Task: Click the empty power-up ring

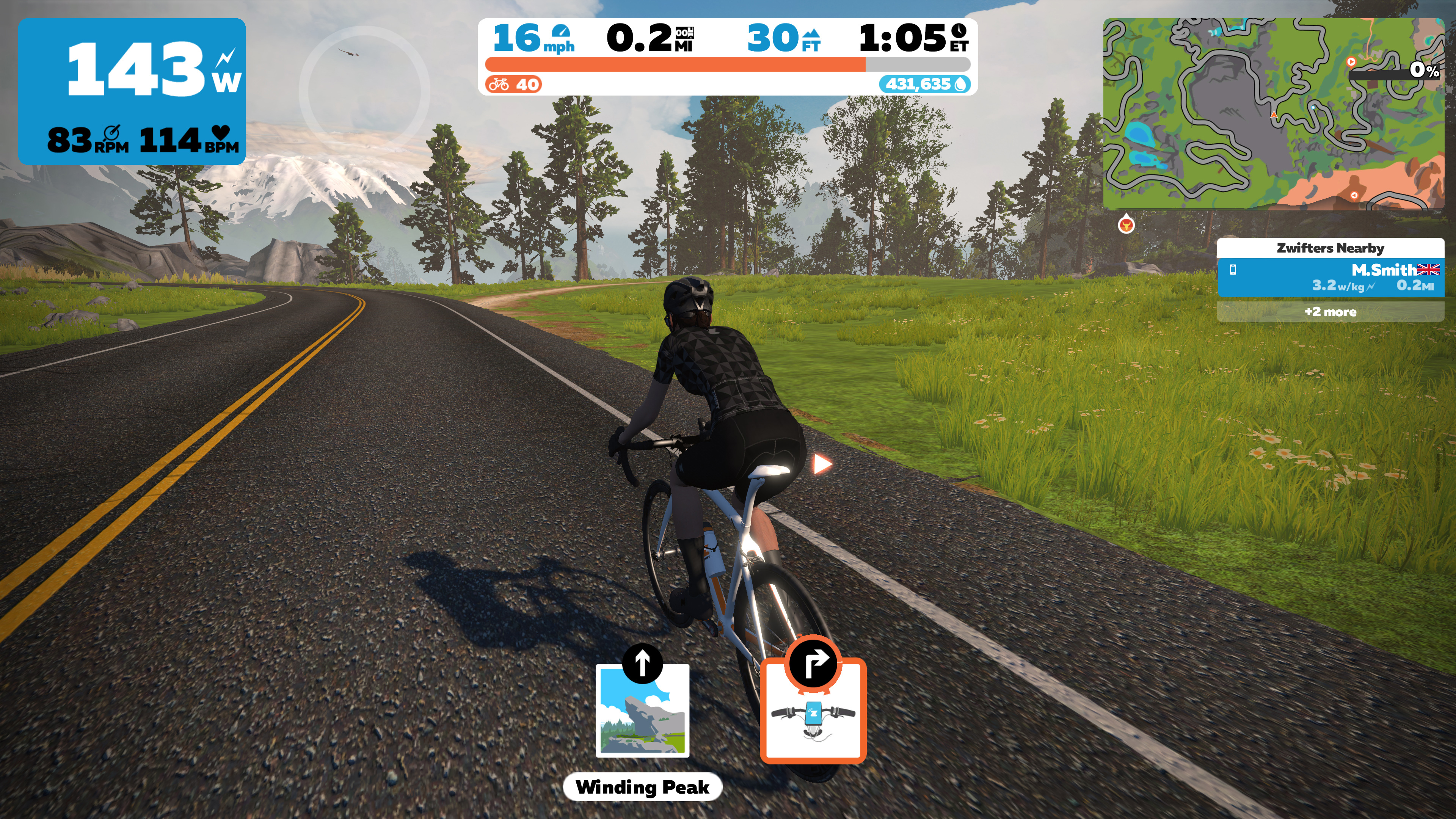Action: [x=364, y=91]
